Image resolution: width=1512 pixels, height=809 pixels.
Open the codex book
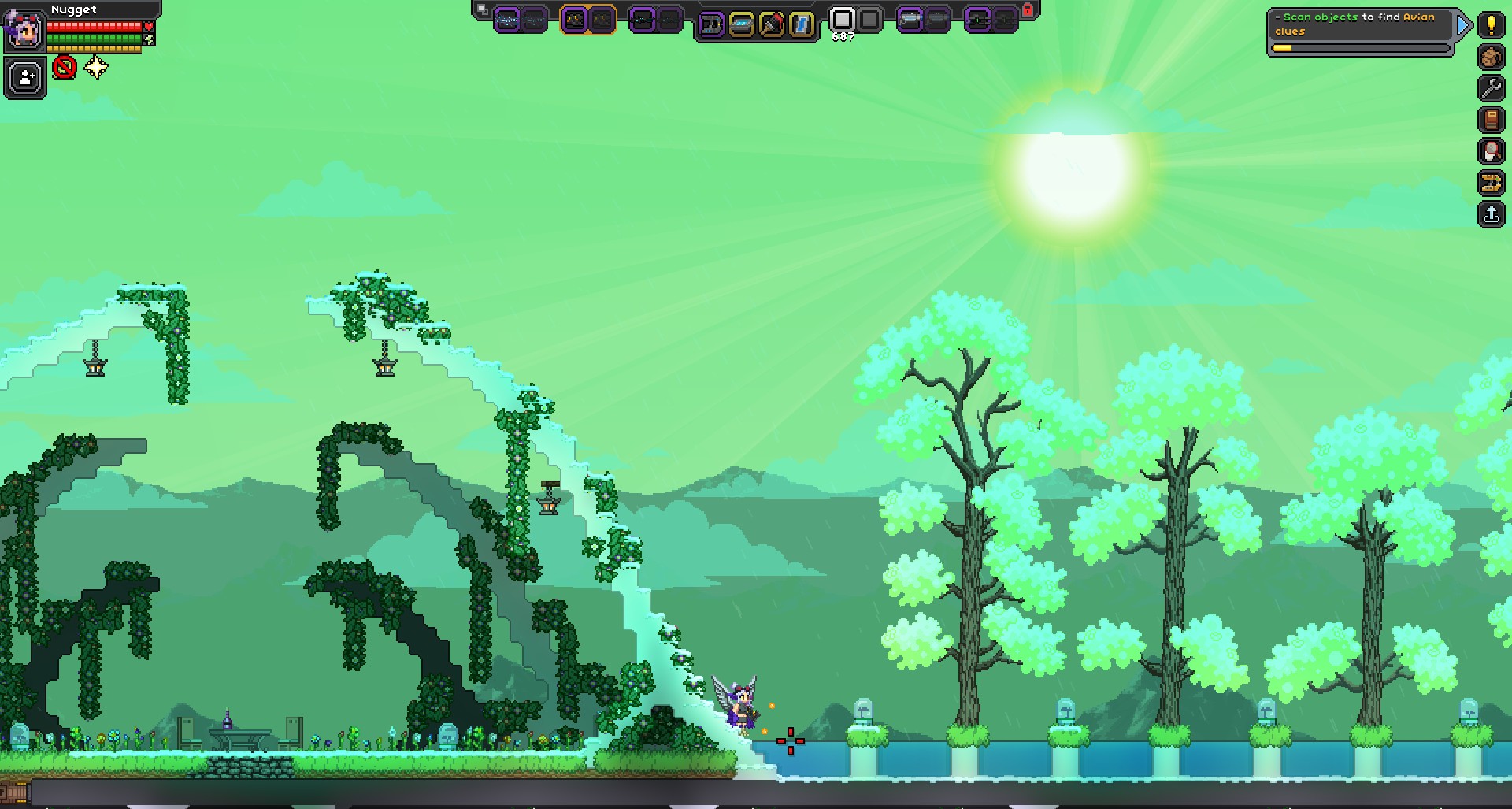point(1491,120)
